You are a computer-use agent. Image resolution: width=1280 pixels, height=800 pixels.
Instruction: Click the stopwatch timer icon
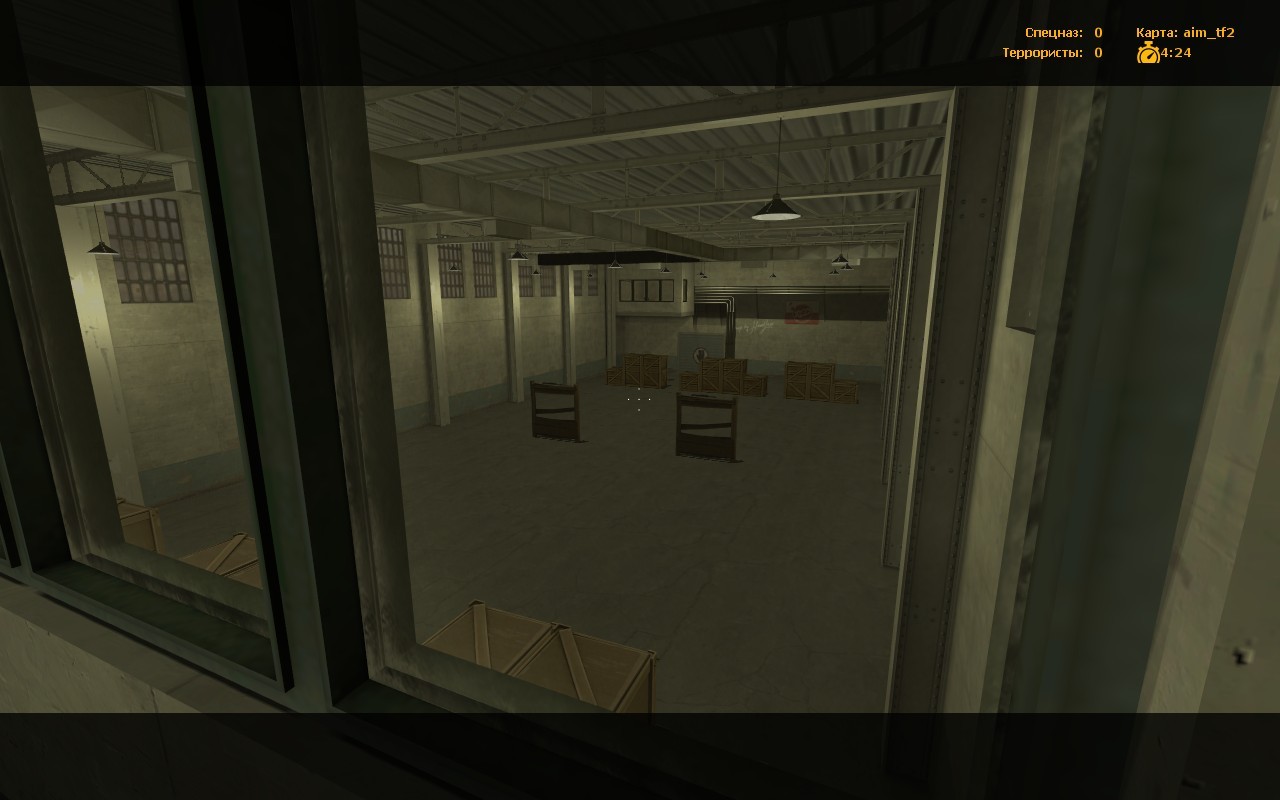[x=1149, y=52]
